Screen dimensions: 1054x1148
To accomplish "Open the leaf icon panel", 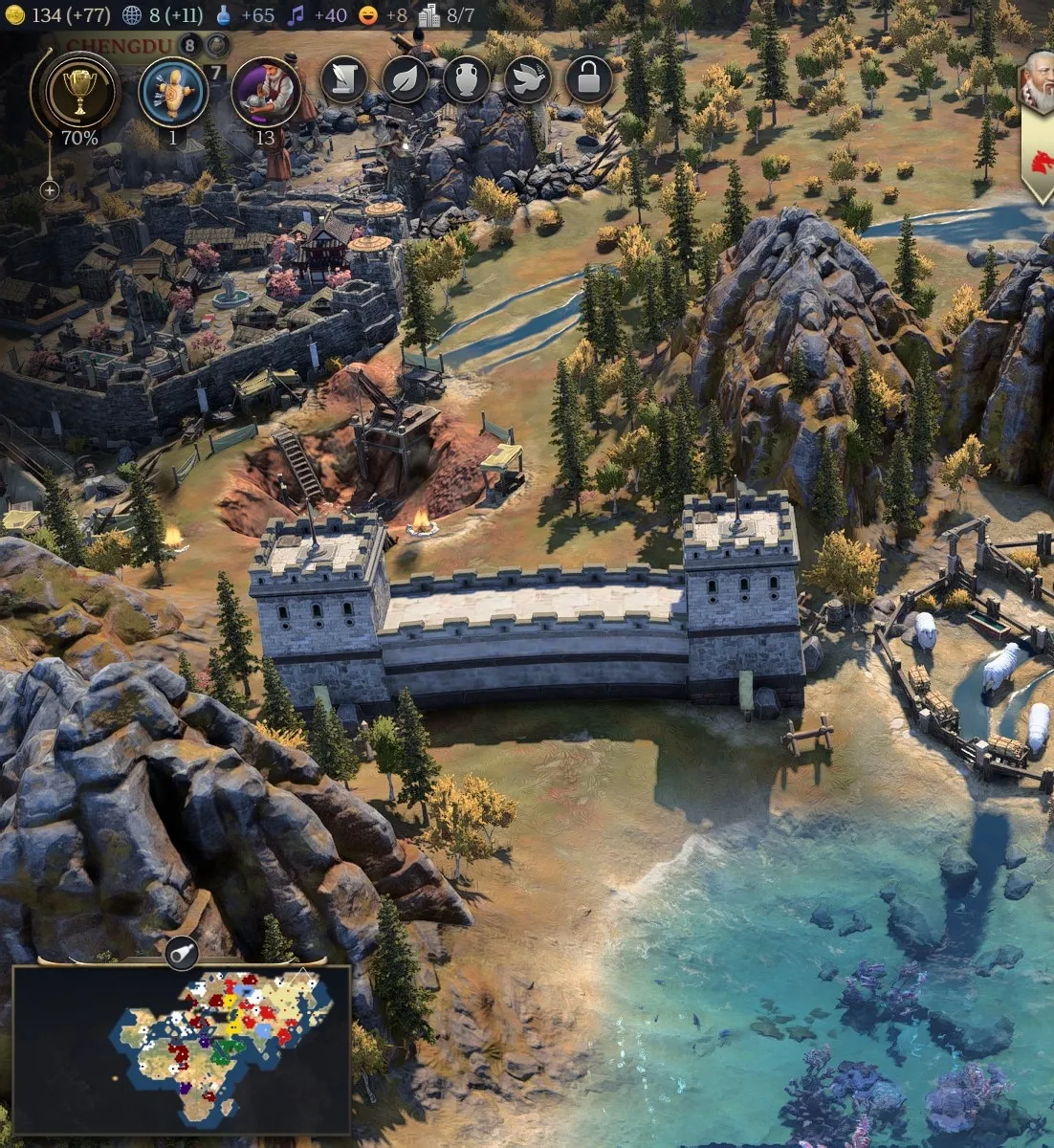I will tap(406, 80).
